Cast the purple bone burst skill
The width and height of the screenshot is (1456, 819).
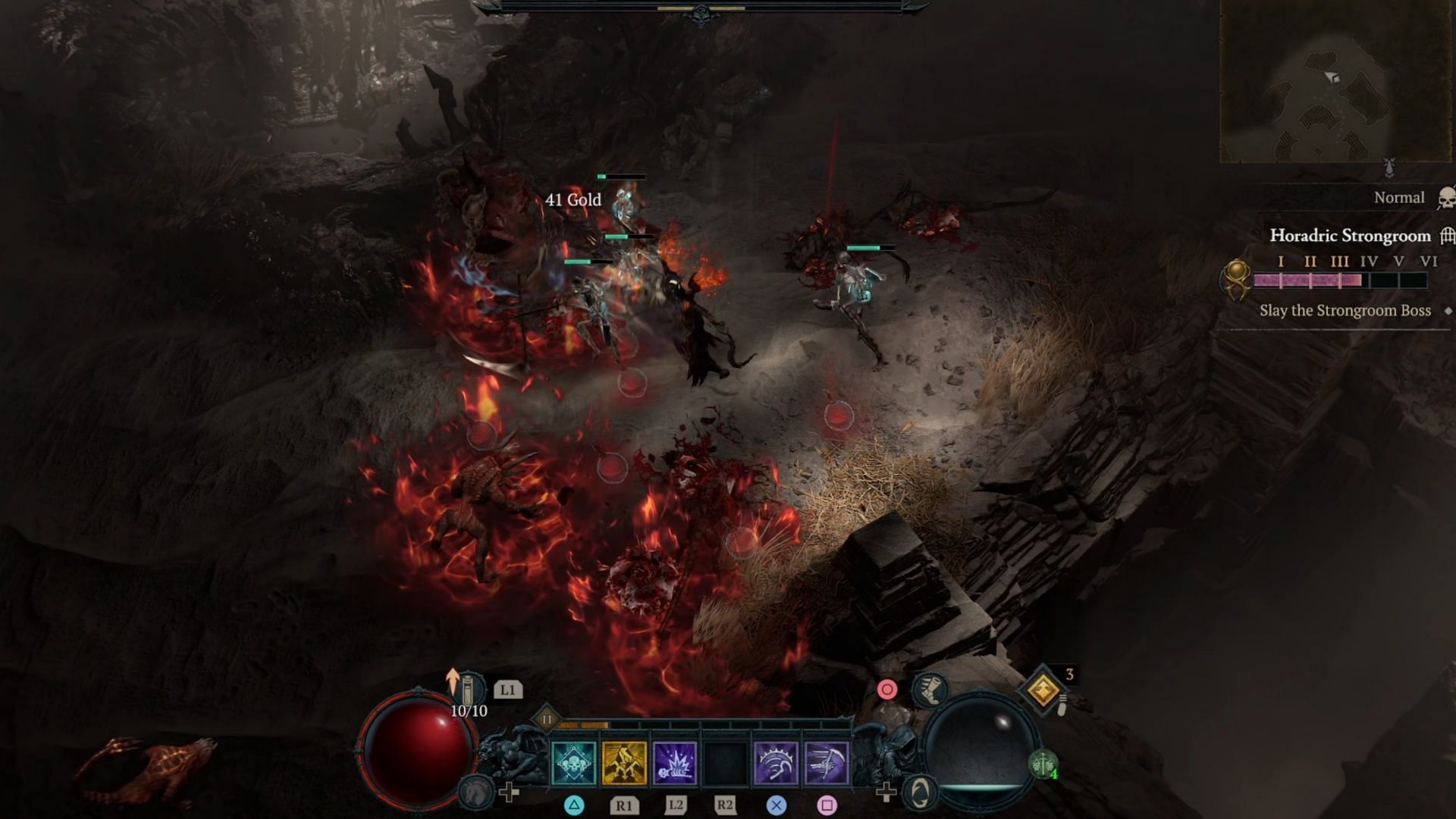coord(675,762)
